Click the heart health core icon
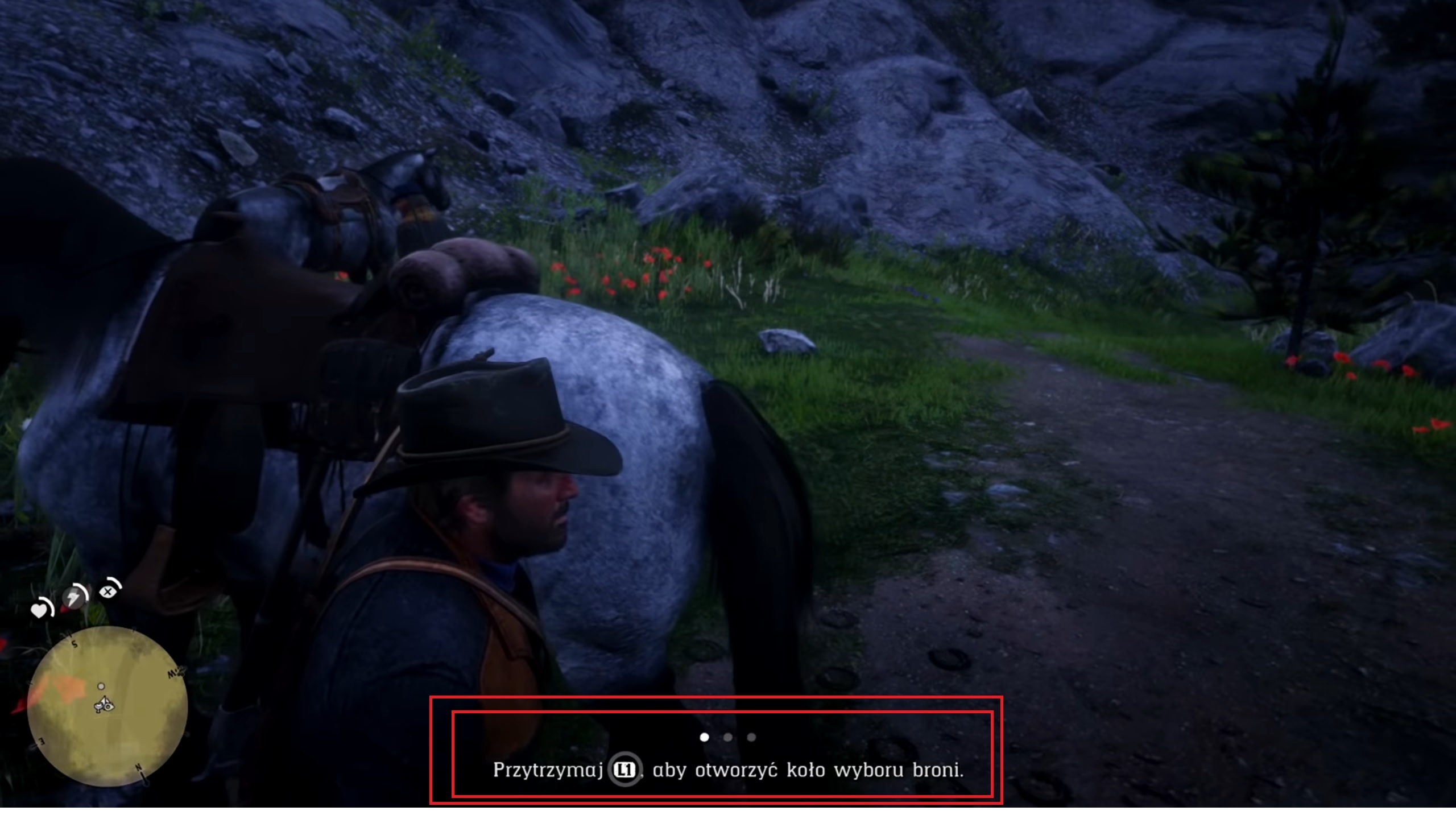Screen dimensions: 1456x819 [x=39, y=610]
